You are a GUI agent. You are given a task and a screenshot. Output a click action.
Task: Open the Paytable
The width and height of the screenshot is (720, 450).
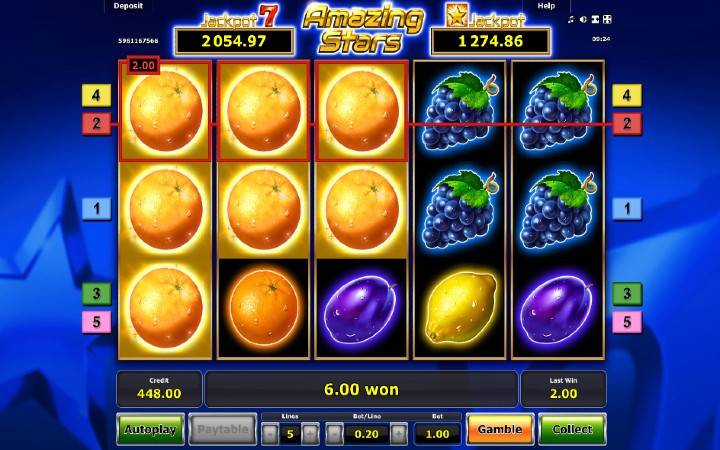point(222,430)
